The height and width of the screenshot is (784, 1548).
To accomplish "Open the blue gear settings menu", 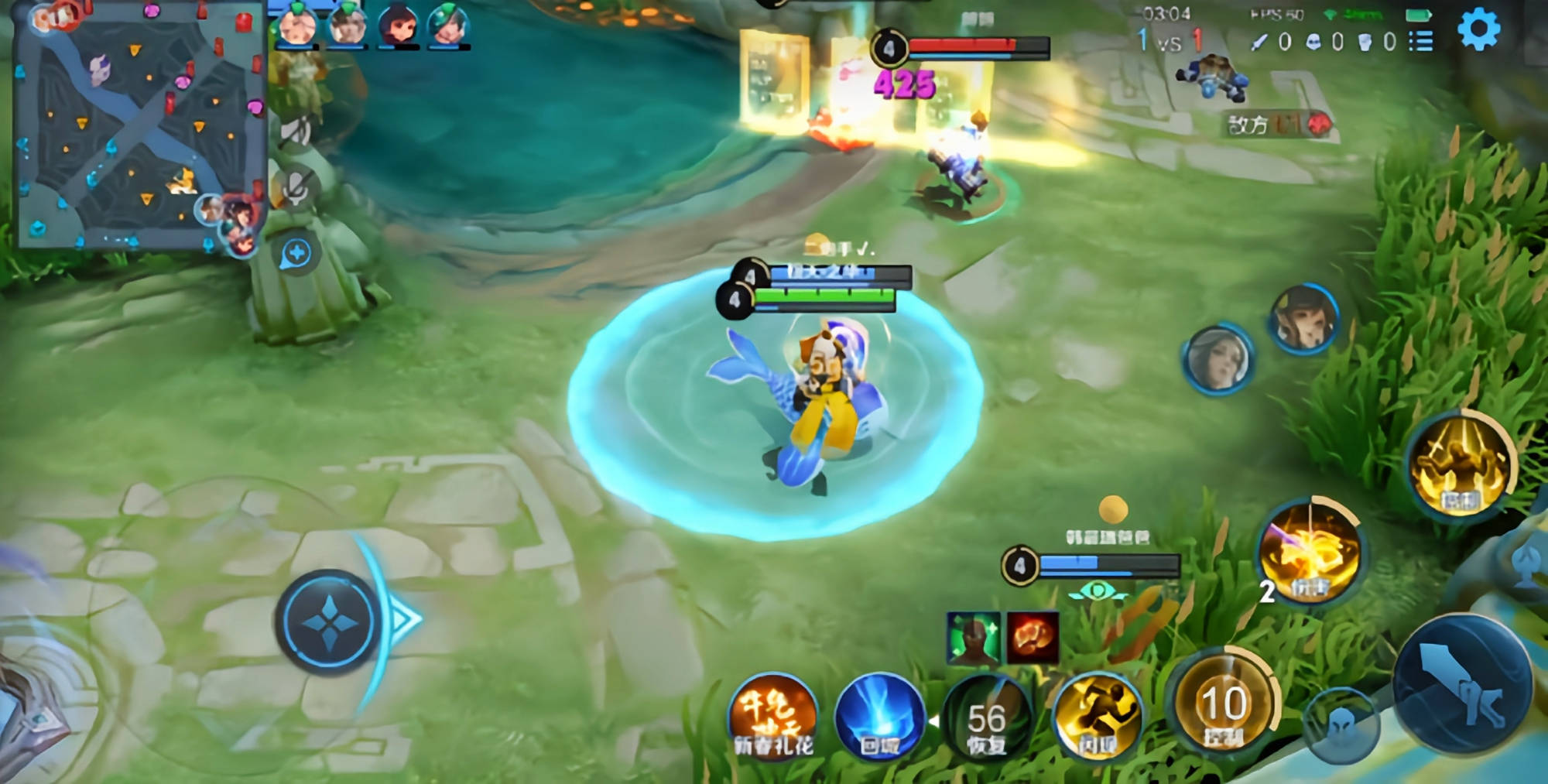I will pyautogui.click(x=1478, y=30).
